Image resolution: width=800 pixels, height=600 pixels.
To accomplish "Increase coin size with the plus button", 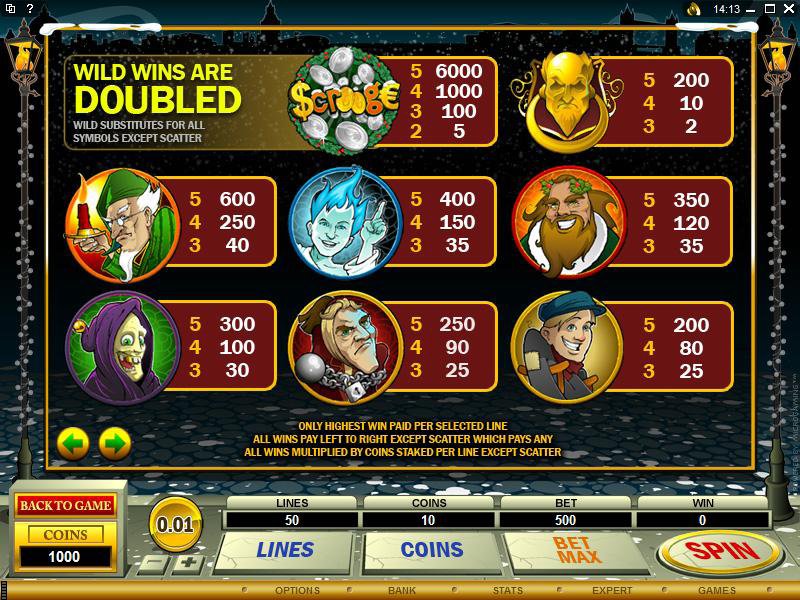I will [x=191, y=562].
